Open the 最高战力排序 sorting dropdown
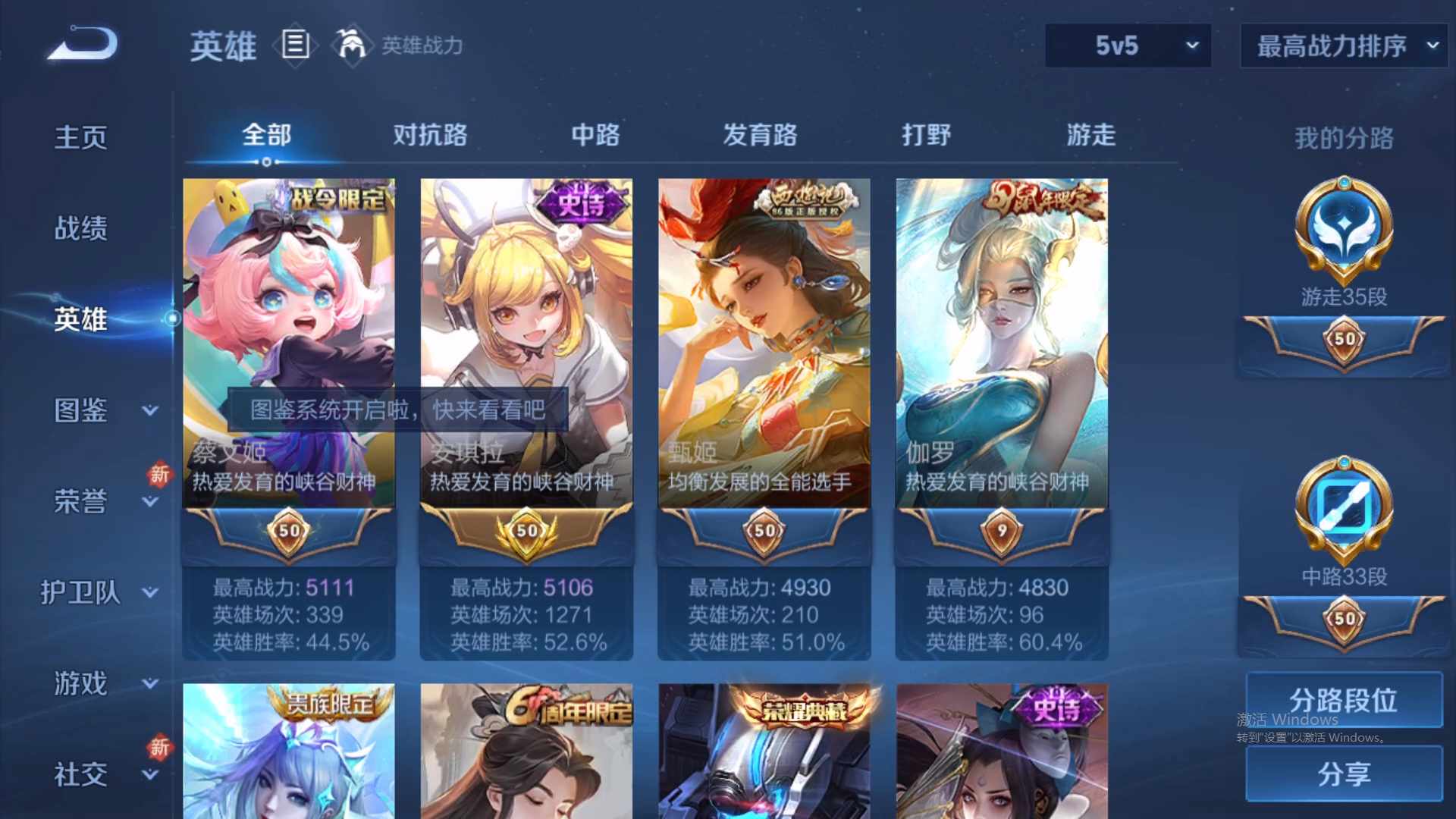1456x819 pixels. tap(1432, 45)
